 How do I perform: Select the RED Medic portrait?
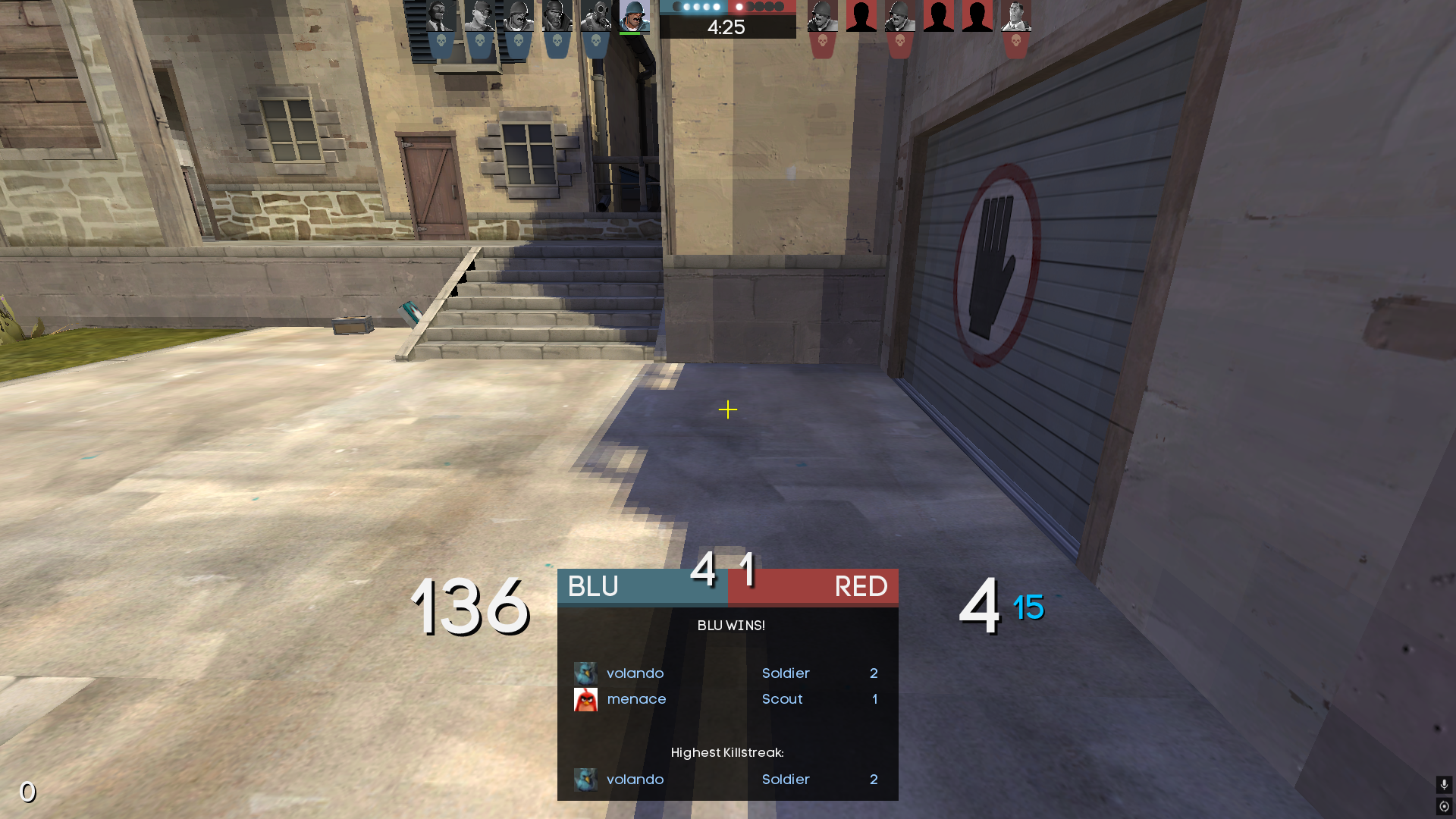point(1015,17)
